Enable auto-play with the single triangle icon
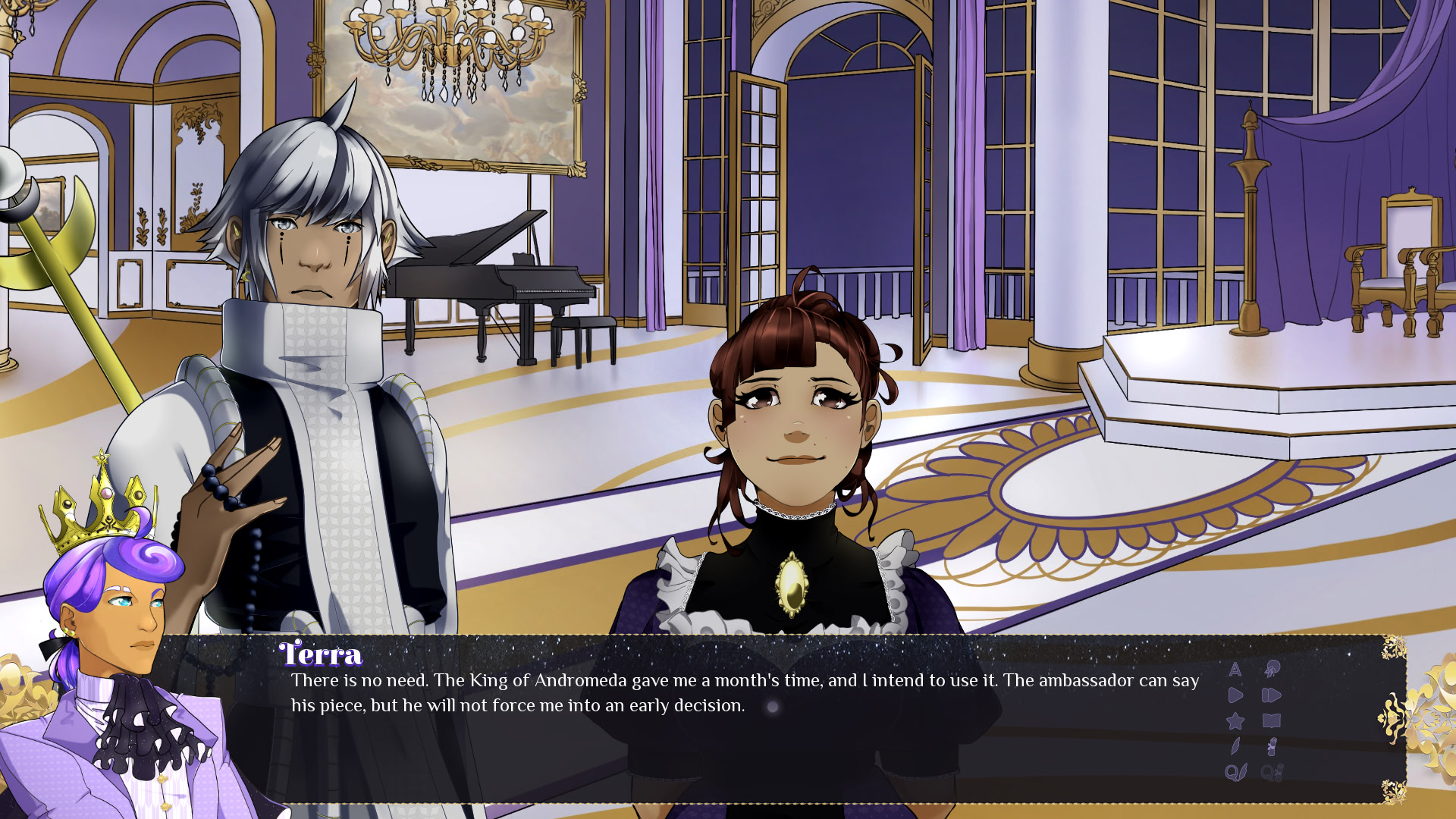This screenshot has height=819, width=1456. 1235,695
